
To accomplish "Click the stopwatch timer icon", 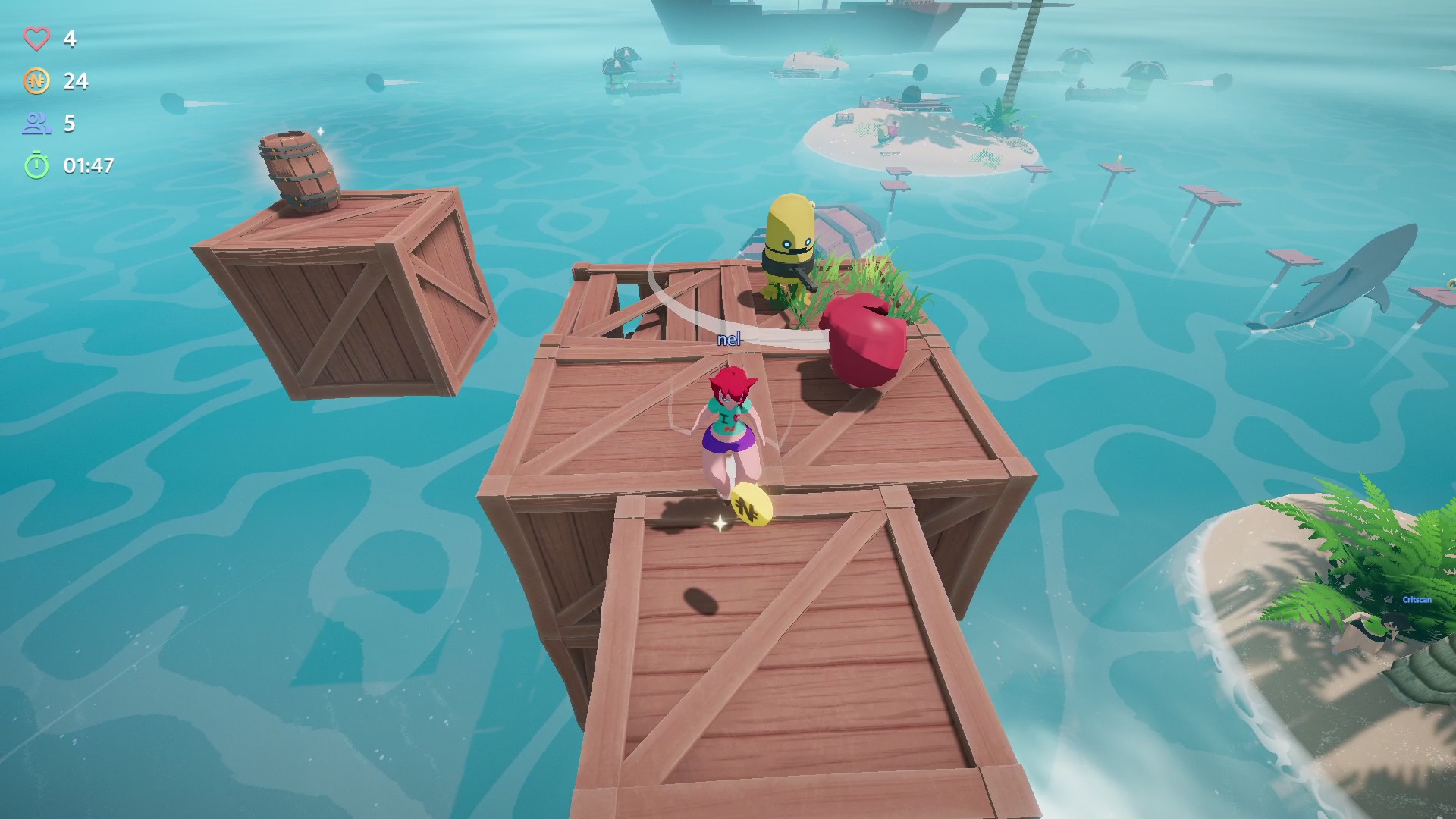I will click(x=38, y=165).
